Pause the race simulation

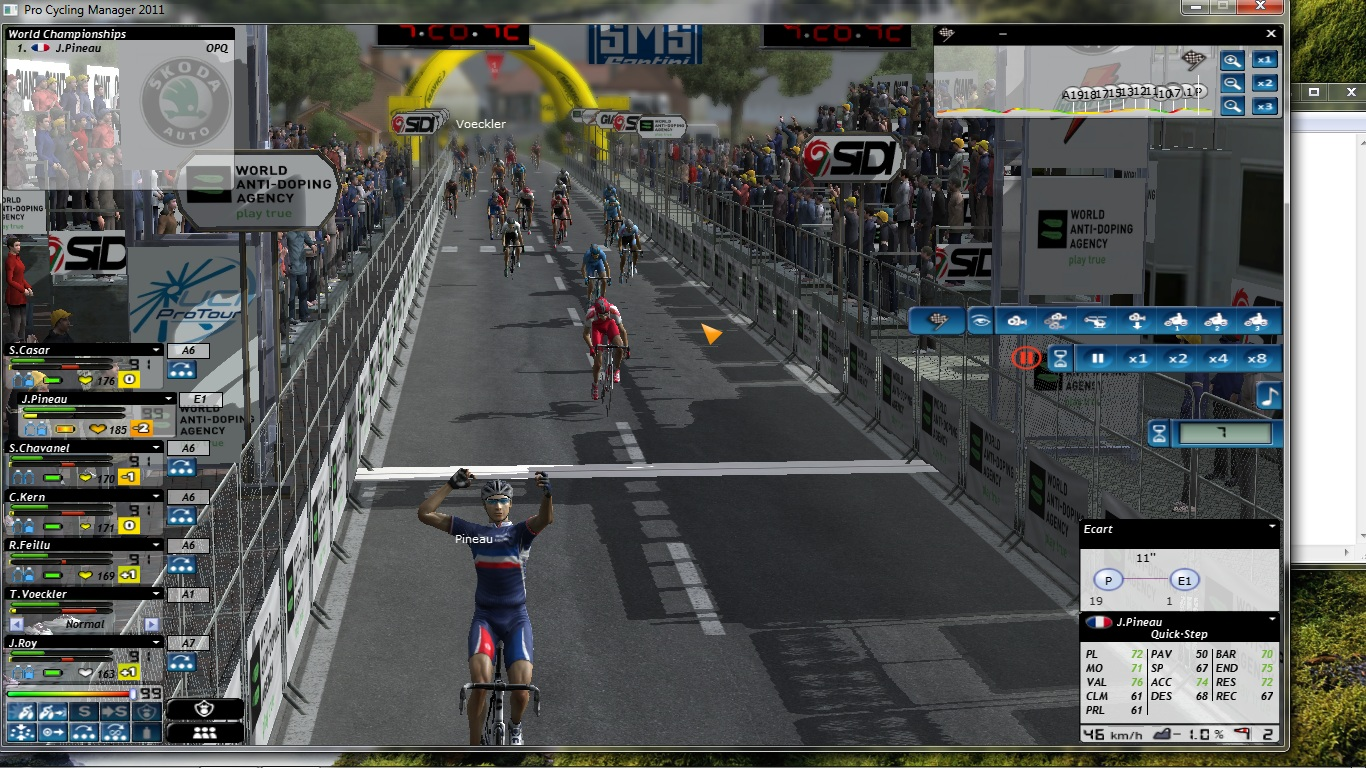[1097, 358]
